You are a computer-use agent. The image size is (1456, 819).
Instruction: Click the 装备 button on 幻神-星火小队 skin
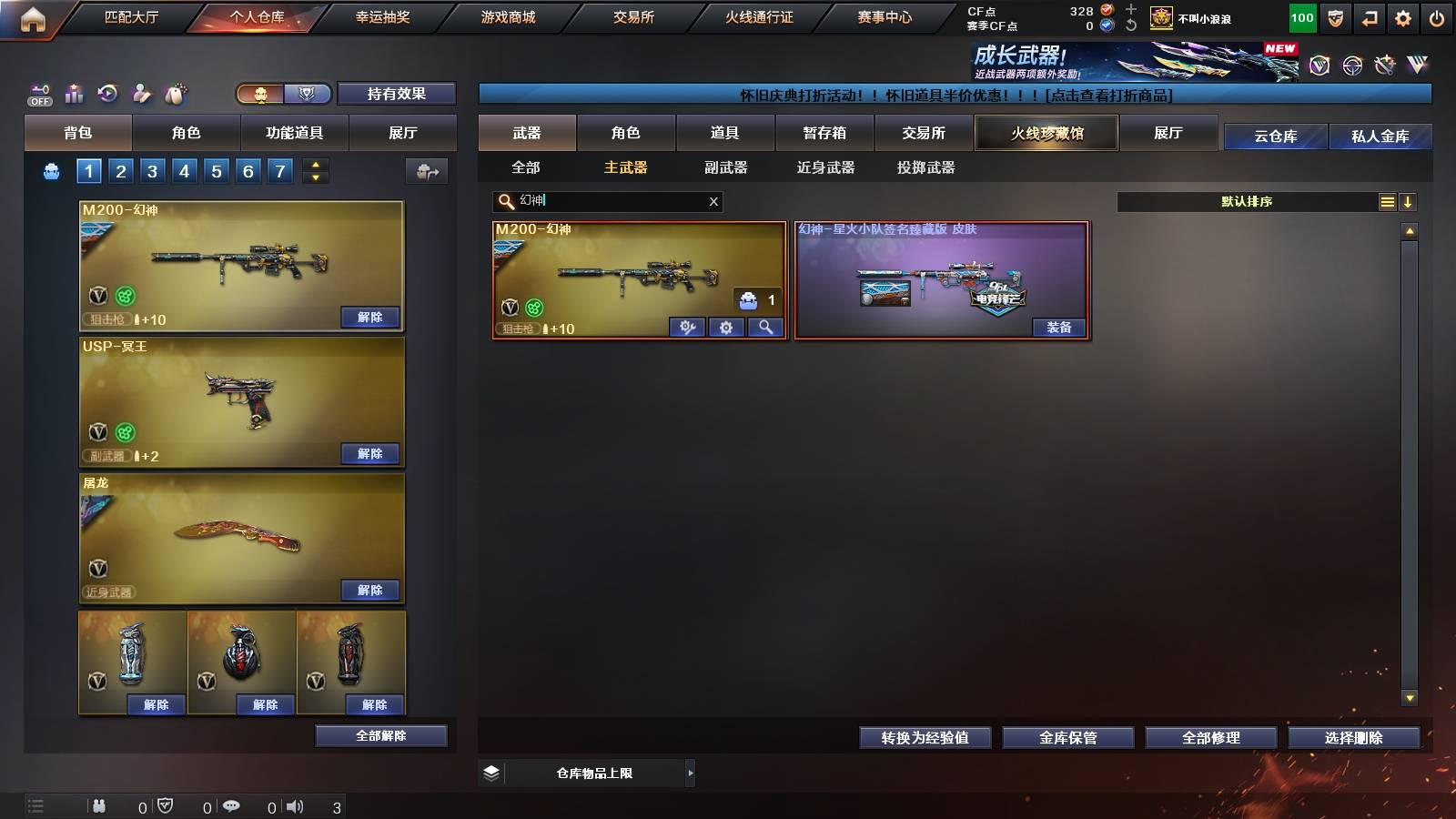(x=1059, y=329)
